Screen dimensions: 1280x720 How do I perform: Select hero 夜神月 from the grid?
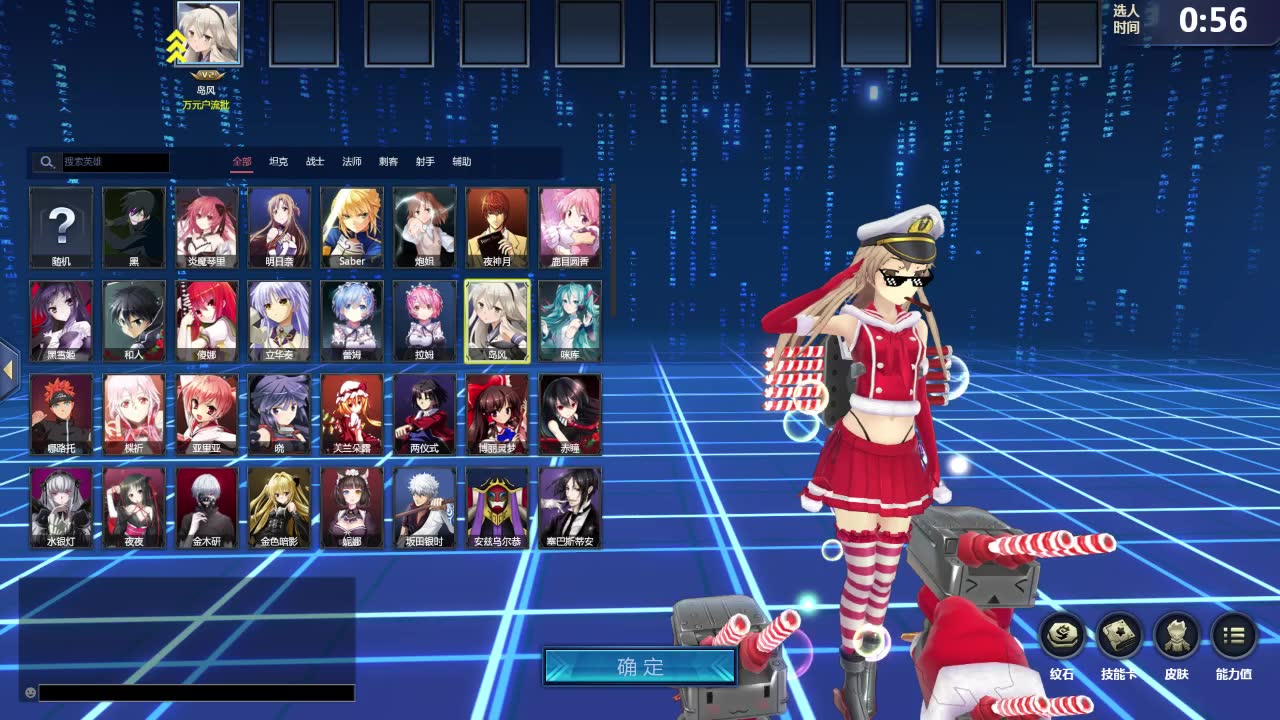click(x=497, y=227)
